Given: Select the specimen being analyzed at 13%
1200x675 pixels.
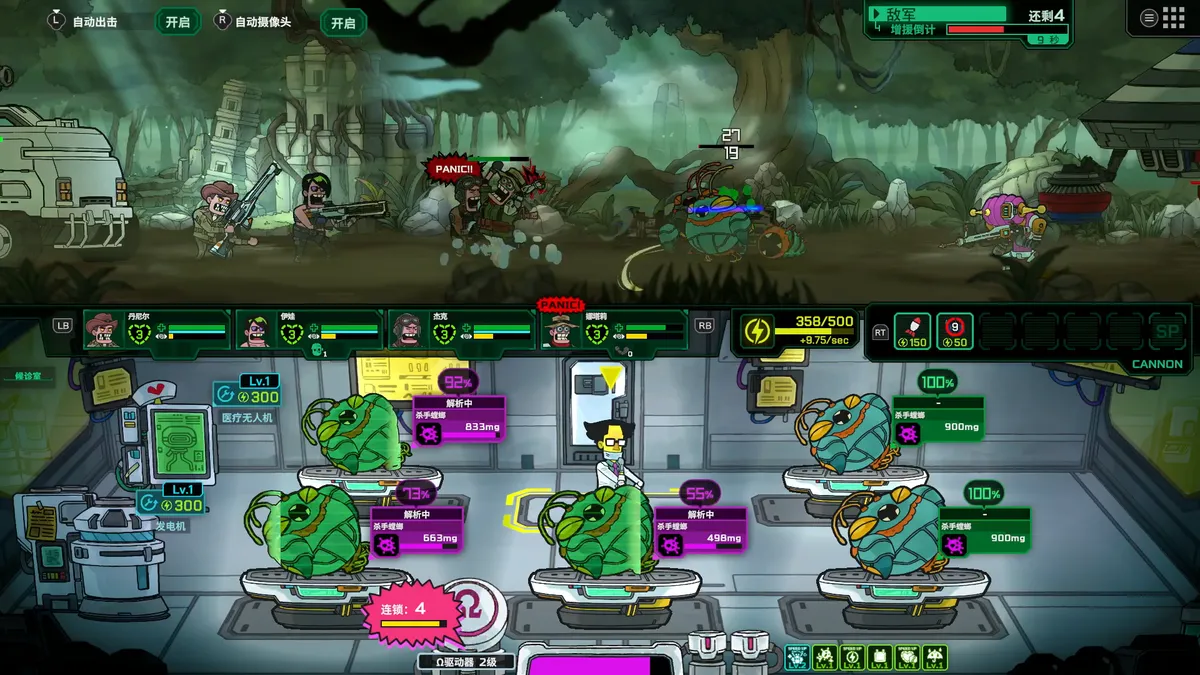Looking at the screenshot, I should 310,532.
